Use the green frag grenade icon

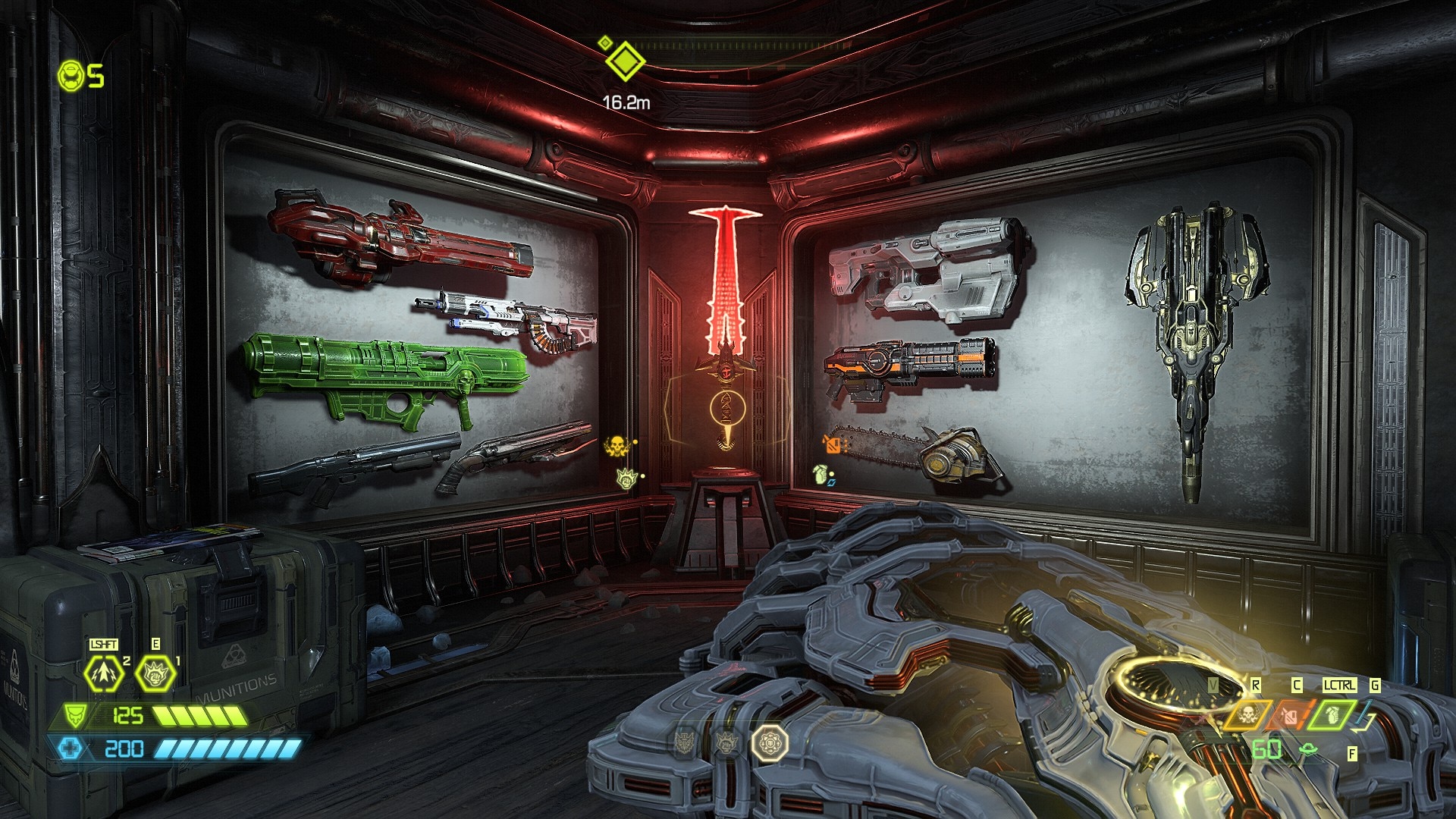pyautogui.click(x=1332, y=714)
